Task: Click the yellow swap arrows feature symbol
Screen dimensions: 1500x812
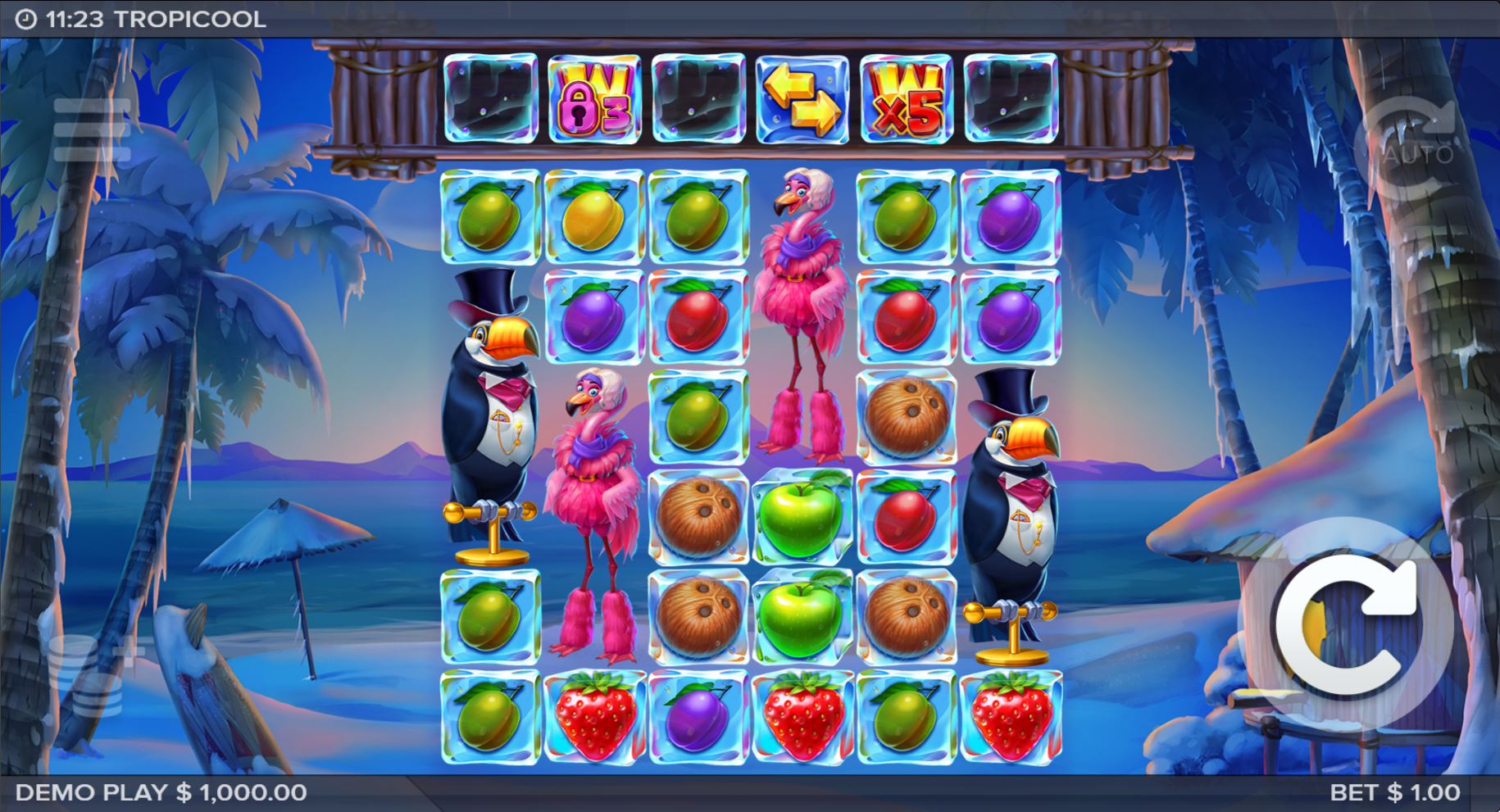Action: click(x=798, y=98)
